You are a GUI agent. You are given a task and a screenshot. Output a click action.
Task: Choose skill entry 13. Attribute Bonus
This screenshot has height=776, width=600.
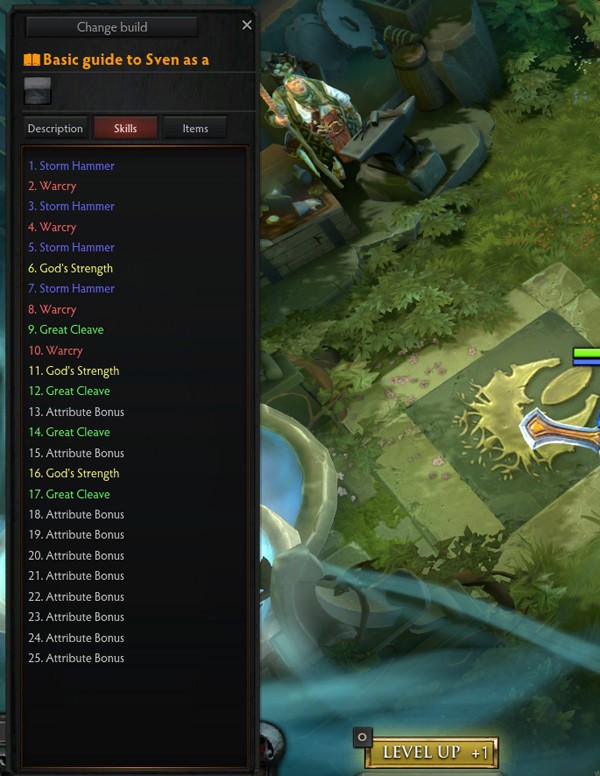76,412
